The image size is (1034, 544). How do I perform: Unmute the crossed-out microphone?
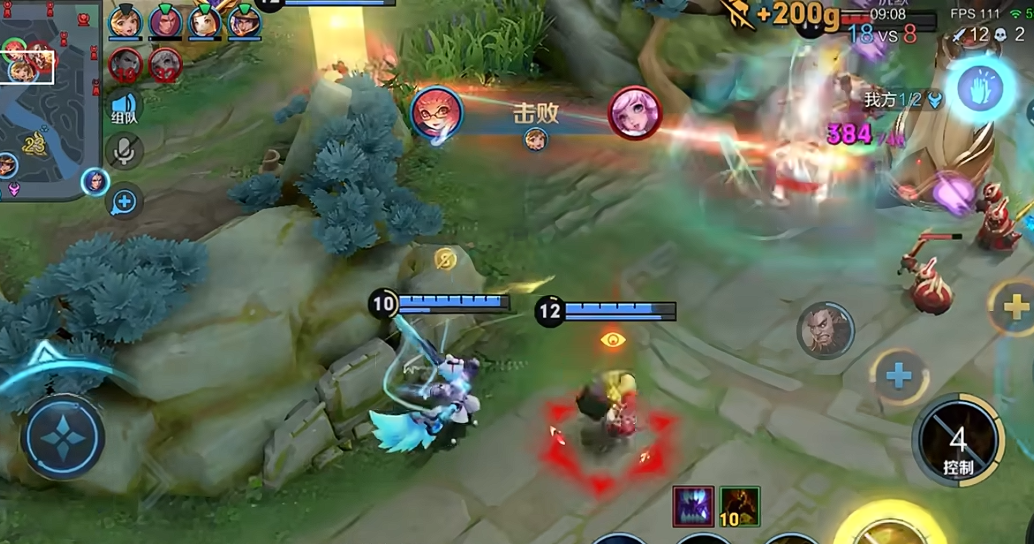tap(124, 151)
